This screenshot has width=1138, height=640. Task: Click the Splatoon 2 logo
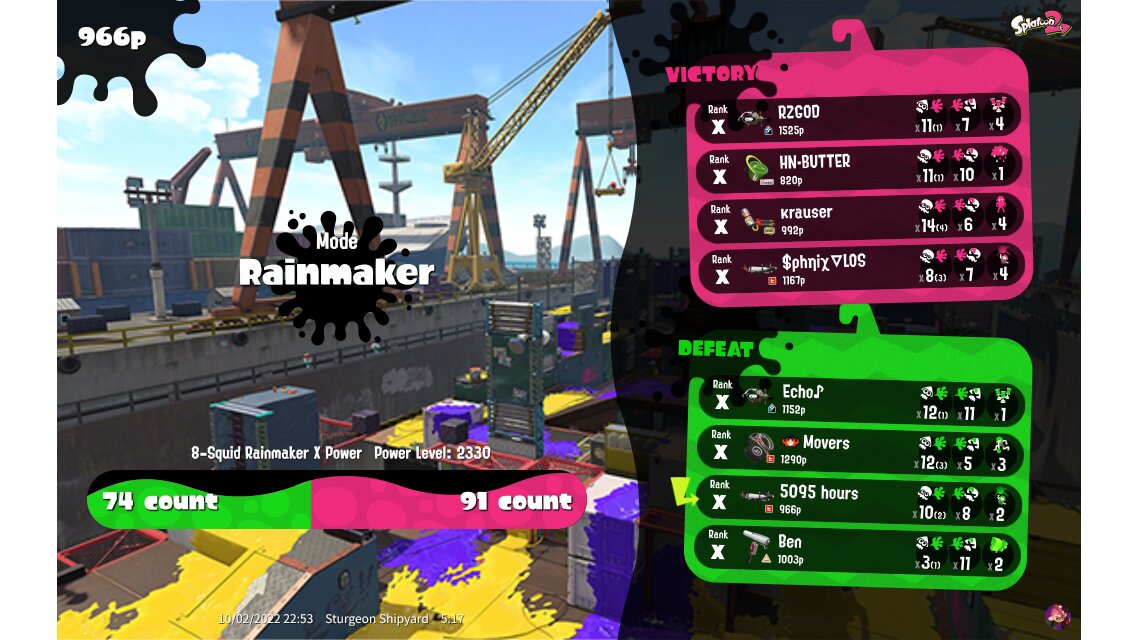tap(1040, 24)
